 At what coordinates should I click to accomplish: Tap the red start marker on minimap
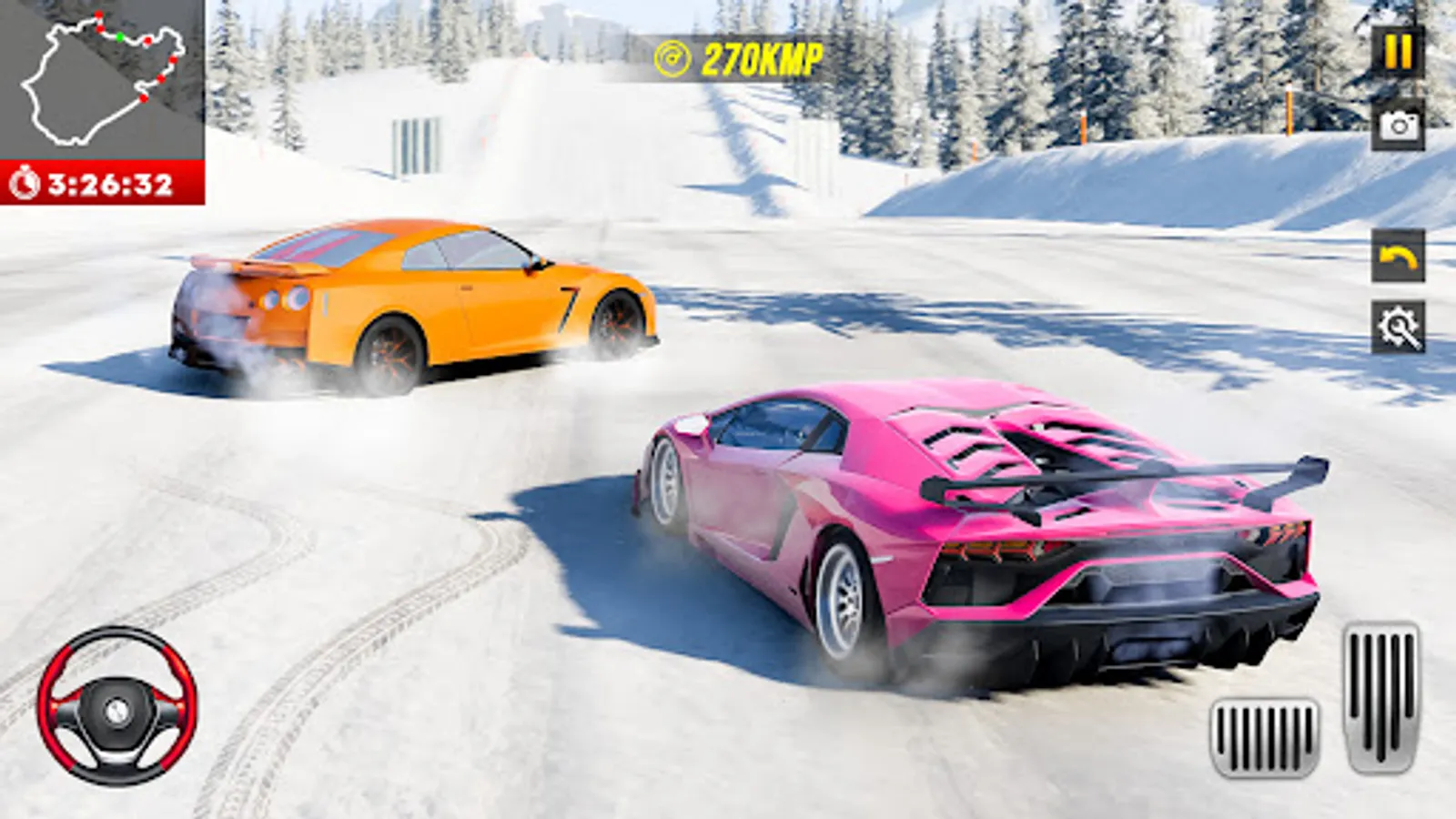pos(98,15)
